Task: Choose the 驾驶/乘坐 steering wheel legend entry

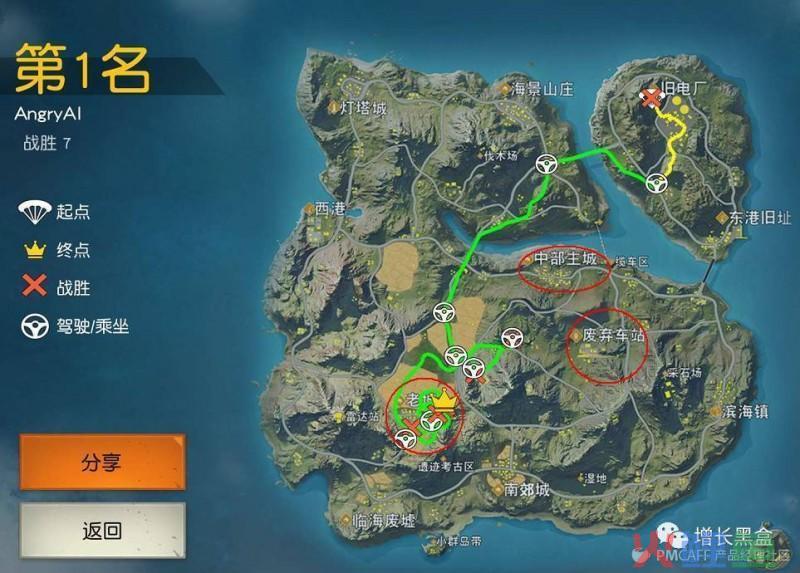Action: click(75, 326)
